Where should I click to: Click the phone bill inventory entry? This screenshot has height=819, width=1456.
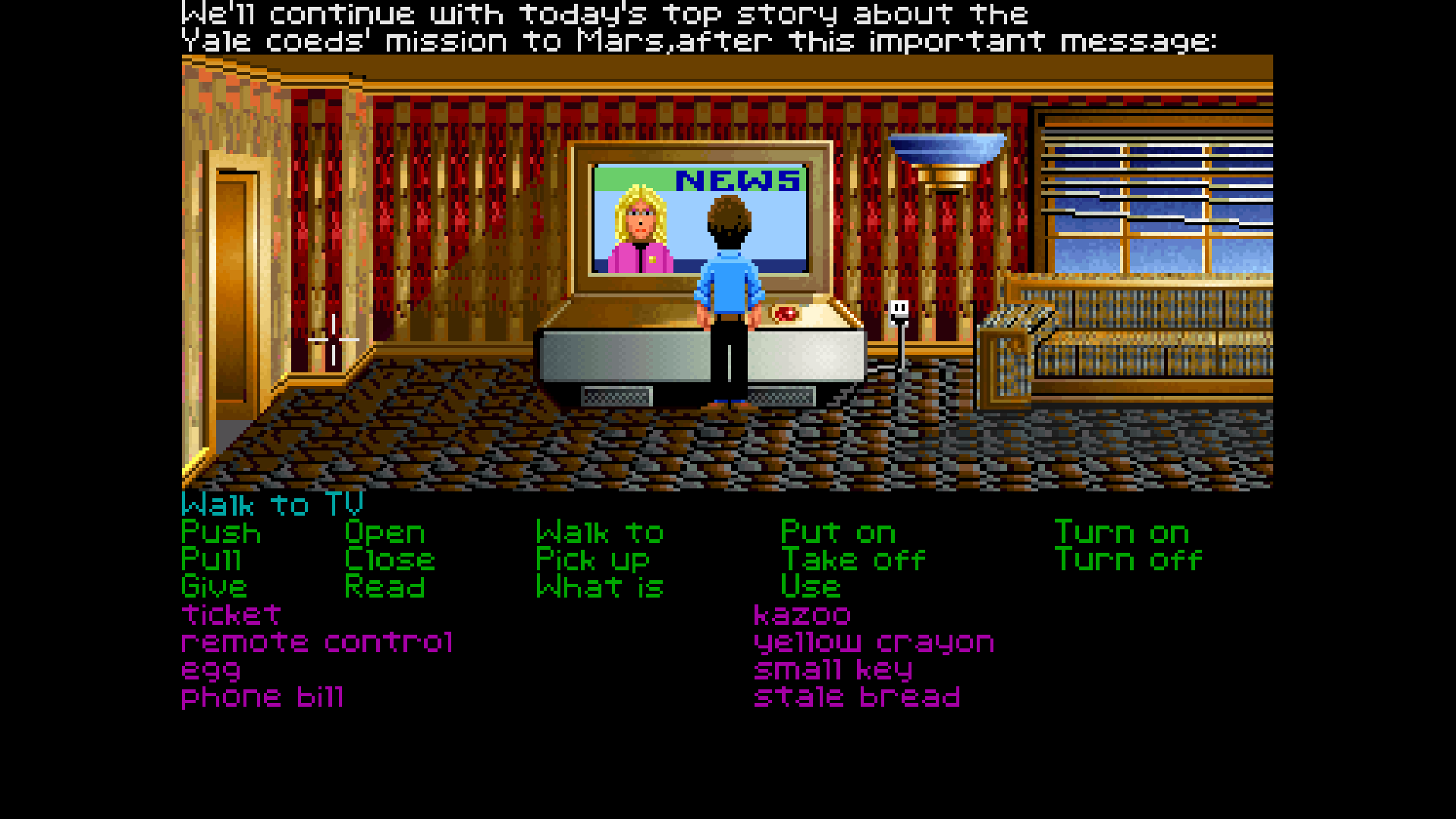click(262, 697)
